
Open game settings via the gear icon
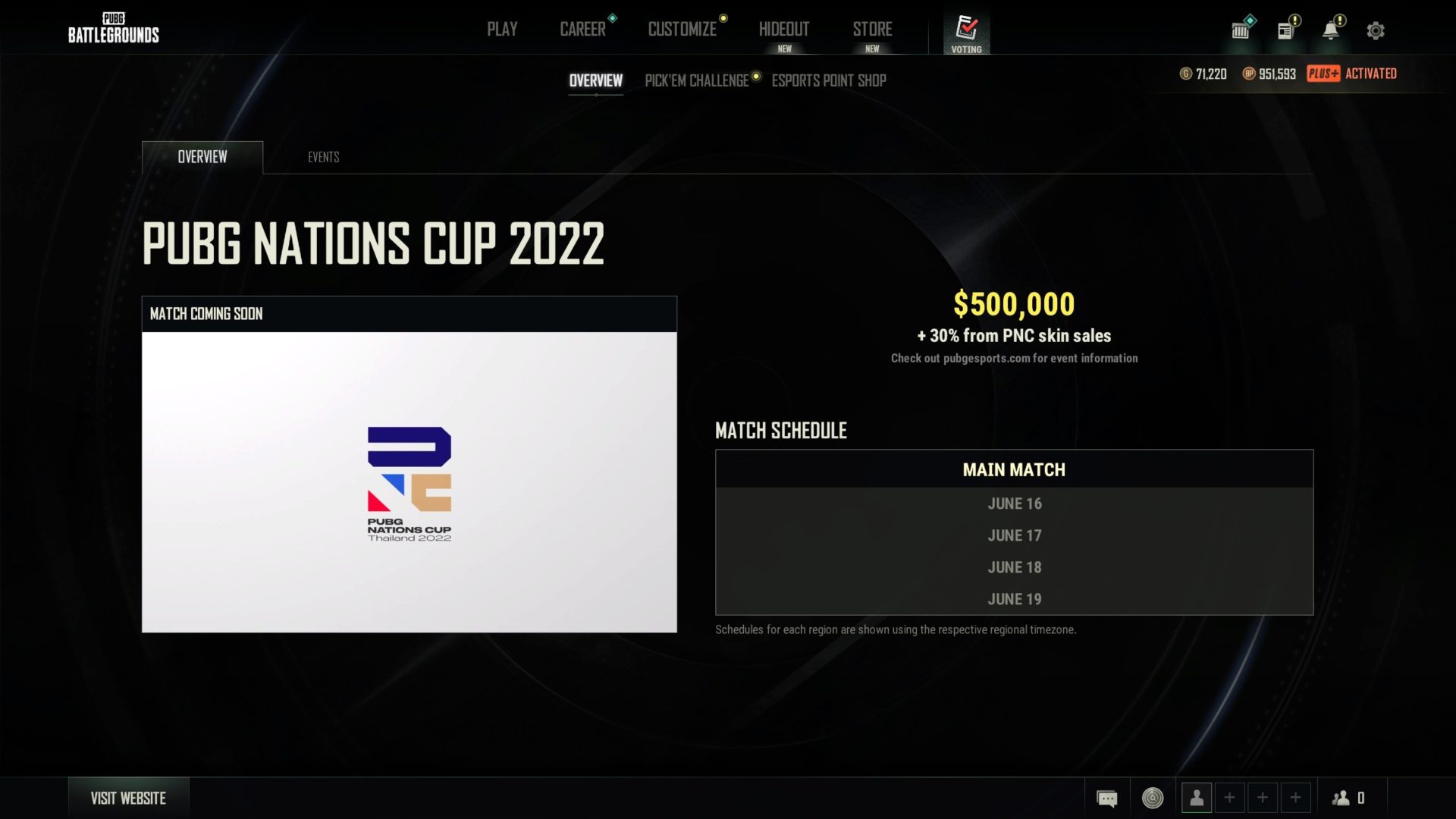(1375, 30)
